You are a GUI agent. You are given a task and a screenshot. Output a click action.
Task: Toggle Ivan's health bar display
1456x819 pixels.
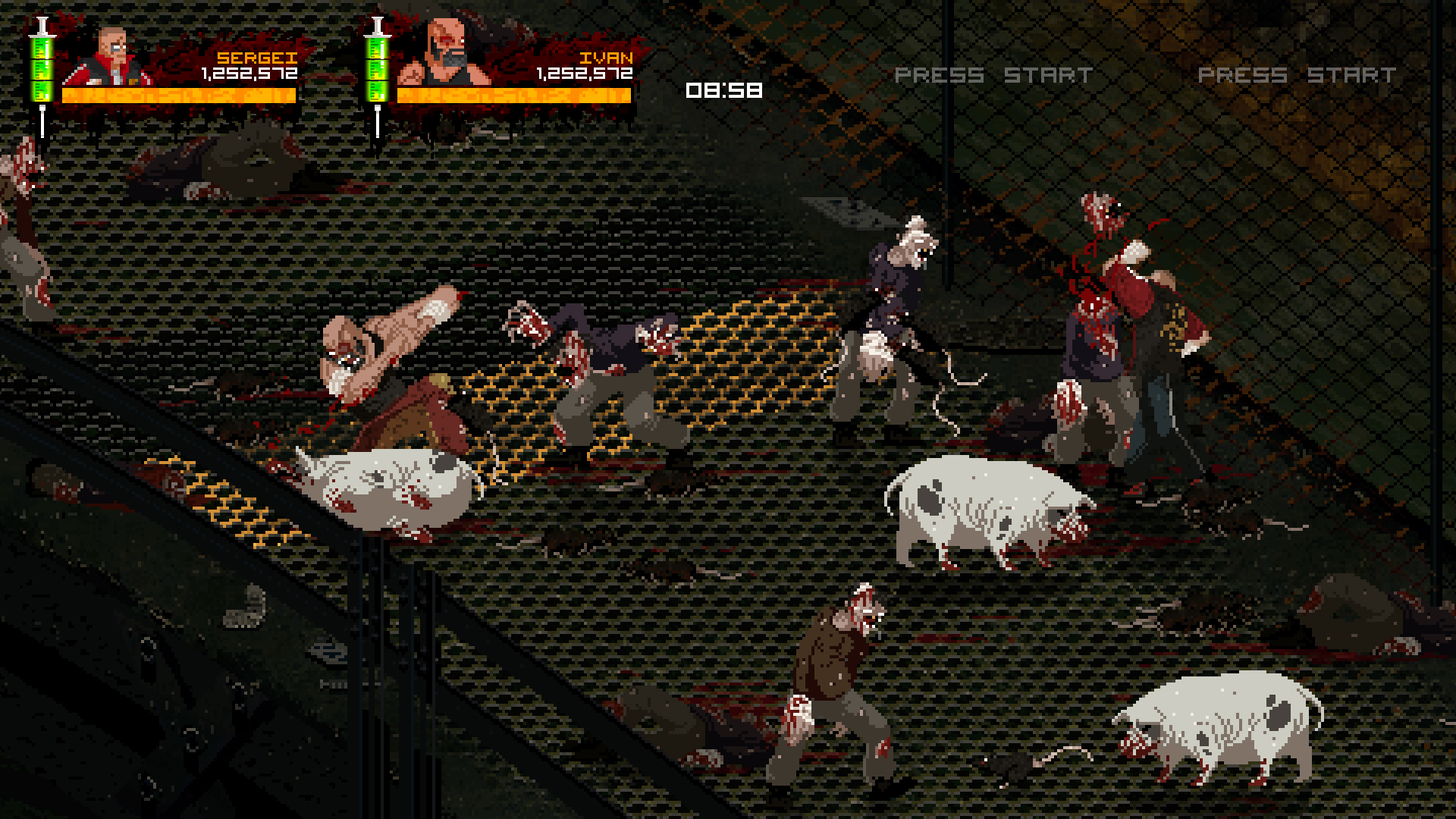click(x=516, y=96)
